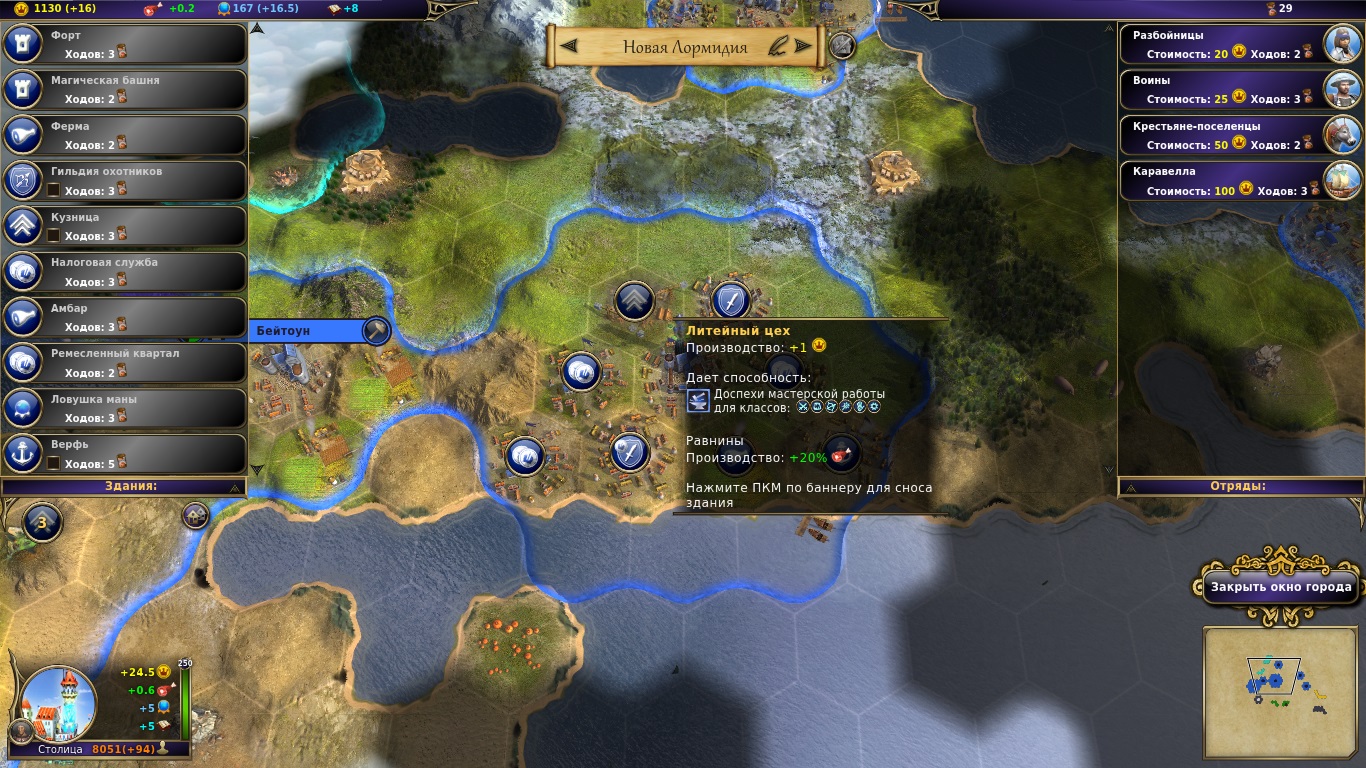Screen dimensions: 1366x768
Task: Pick the Амбар building
Action: (125, 317)
